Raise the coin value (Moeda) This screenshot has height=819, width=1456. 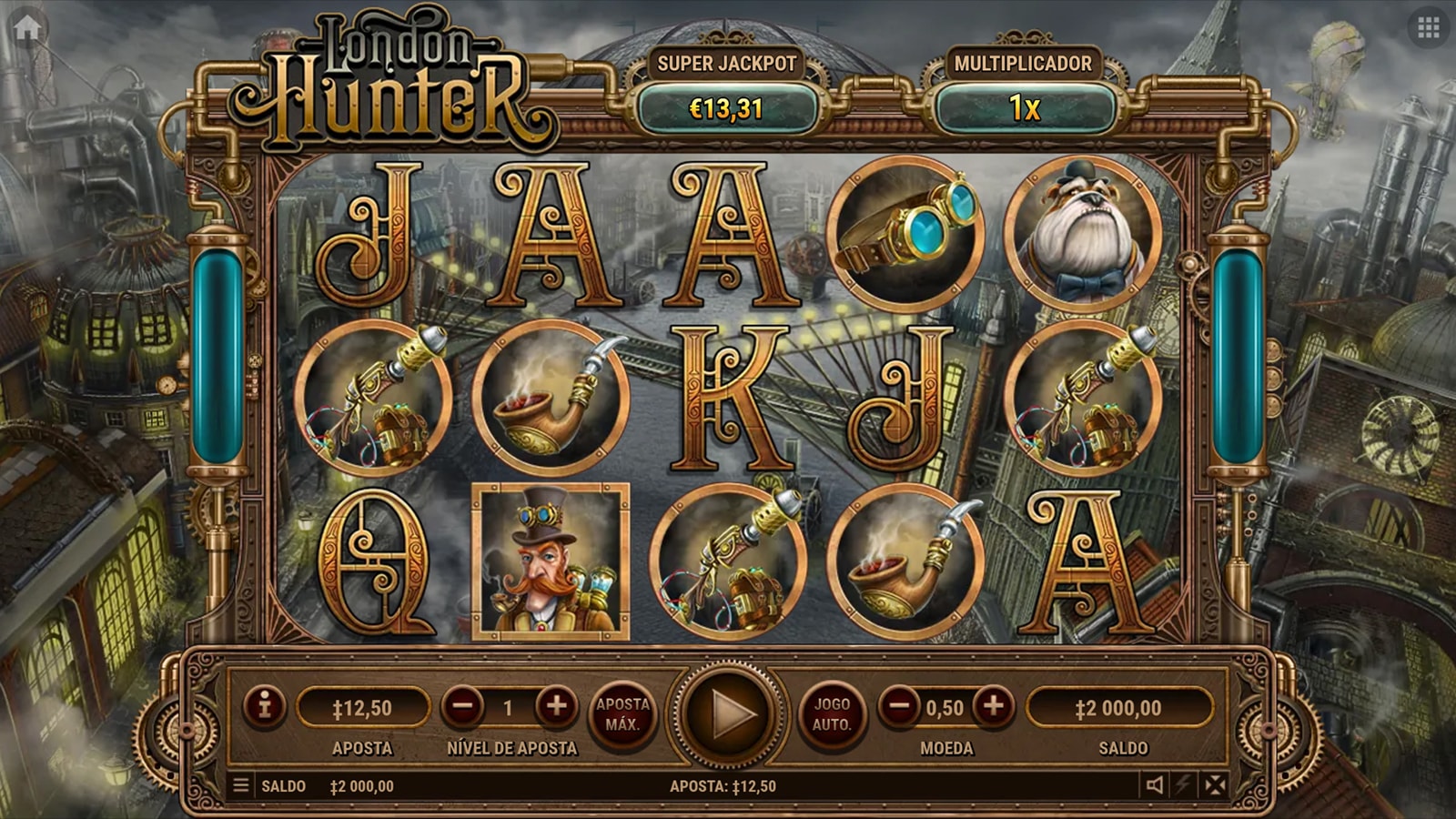click(x=994, y=706)
